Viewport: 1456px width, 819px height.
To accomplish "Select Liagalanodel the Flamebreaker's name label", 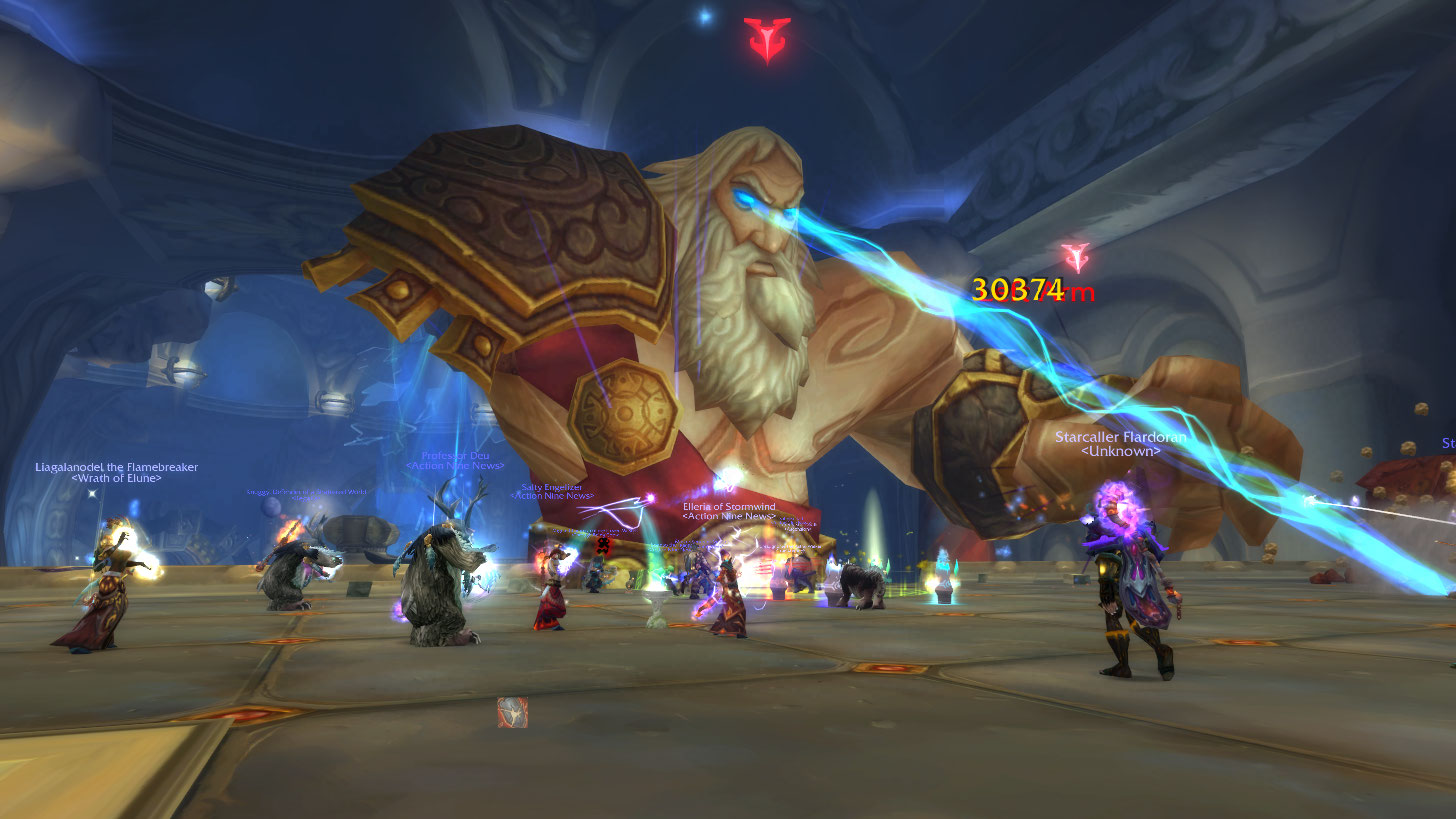I will tap(116, 467).
